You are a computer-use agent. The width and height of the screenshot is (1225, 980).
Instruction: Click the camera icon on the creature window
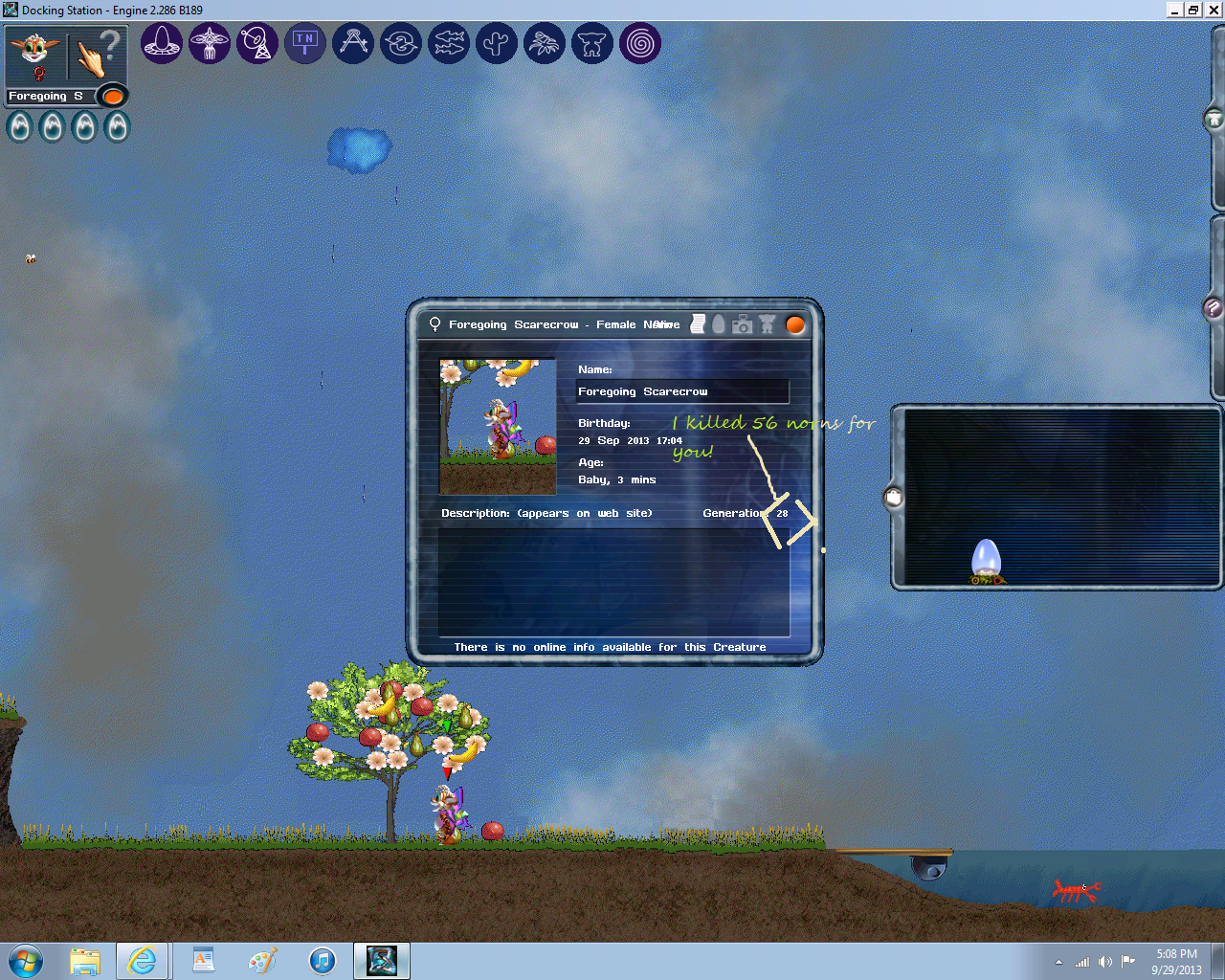pyautogui.click(x=742, y=323)
